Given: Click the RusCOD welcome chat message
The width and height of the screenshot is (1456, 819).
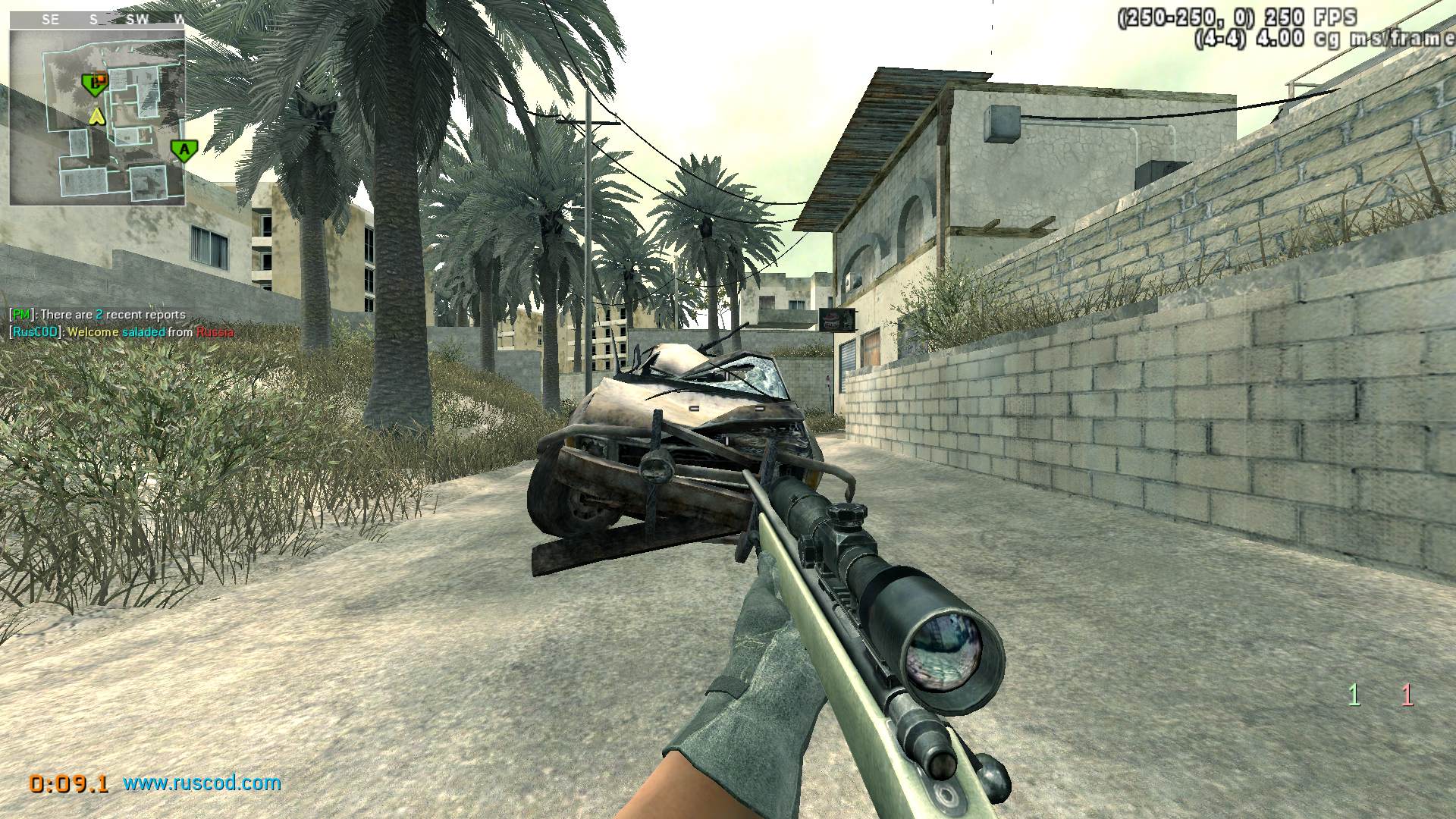Looking at the screenshot, I should pos(121,331).
